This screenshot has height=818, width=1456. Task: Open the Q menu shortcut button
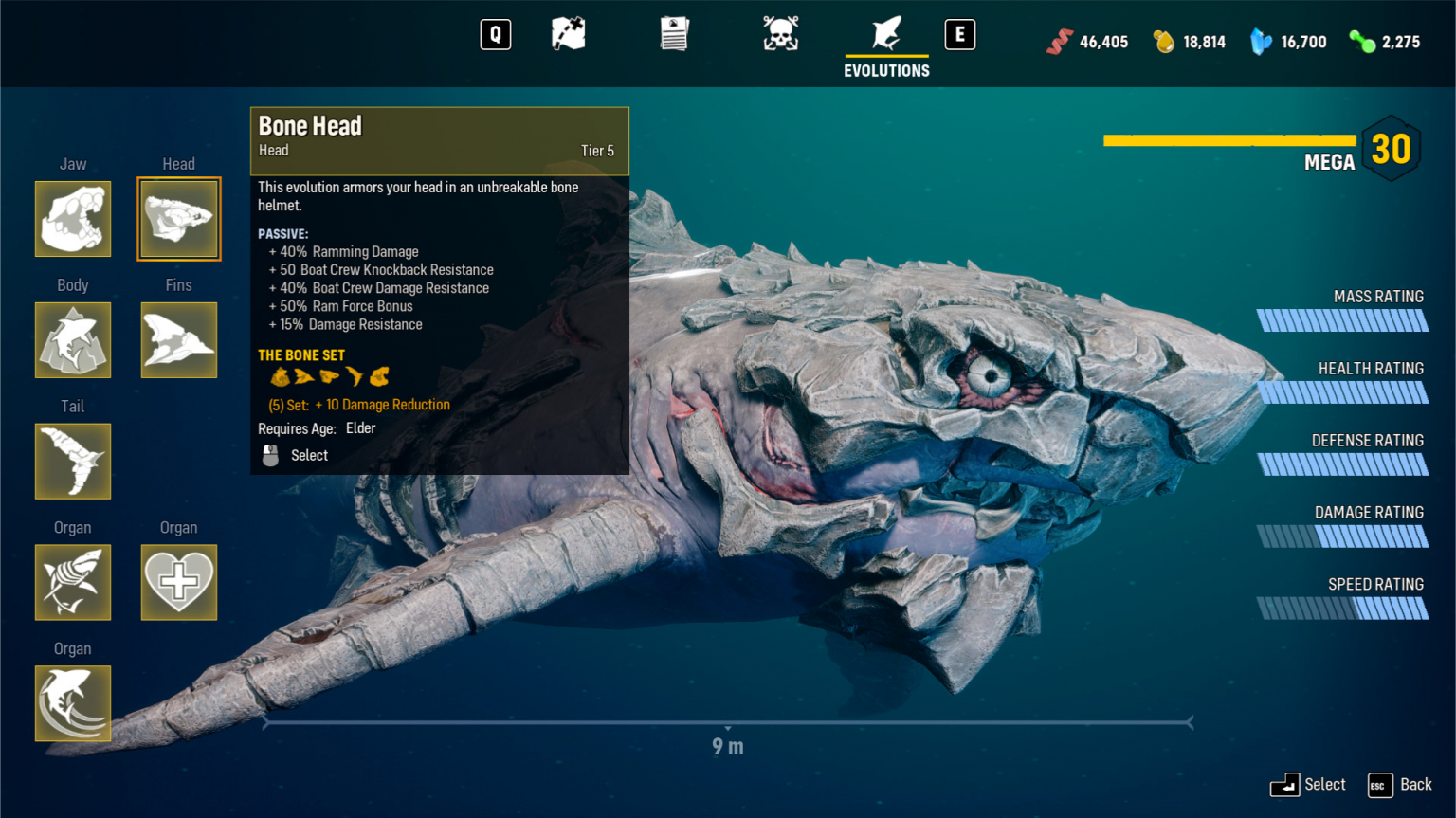[x=495, y=33]
